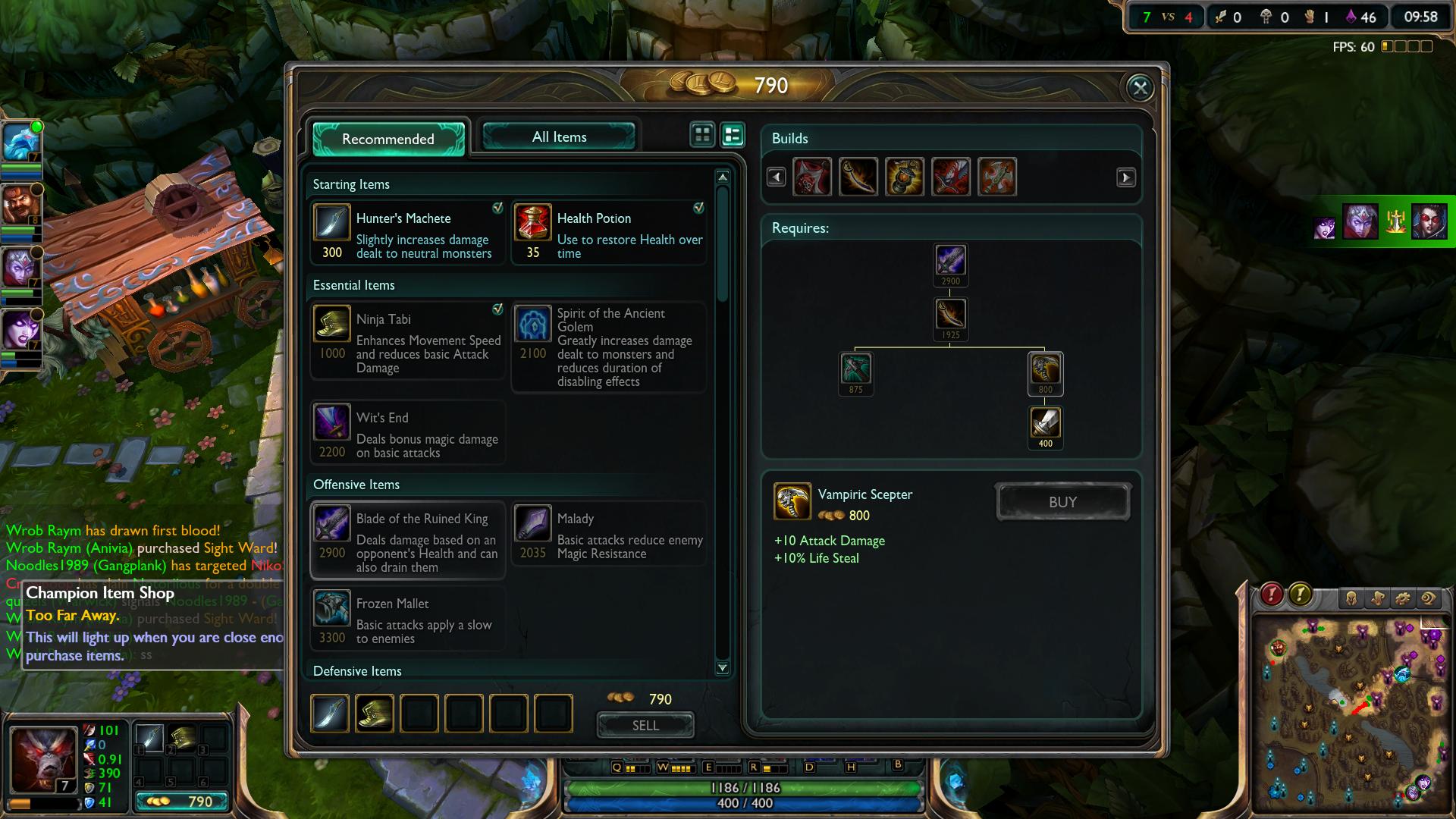Select the Wit's End item
This screenshot has width=1456, height=819.
(x=408, y=432)
